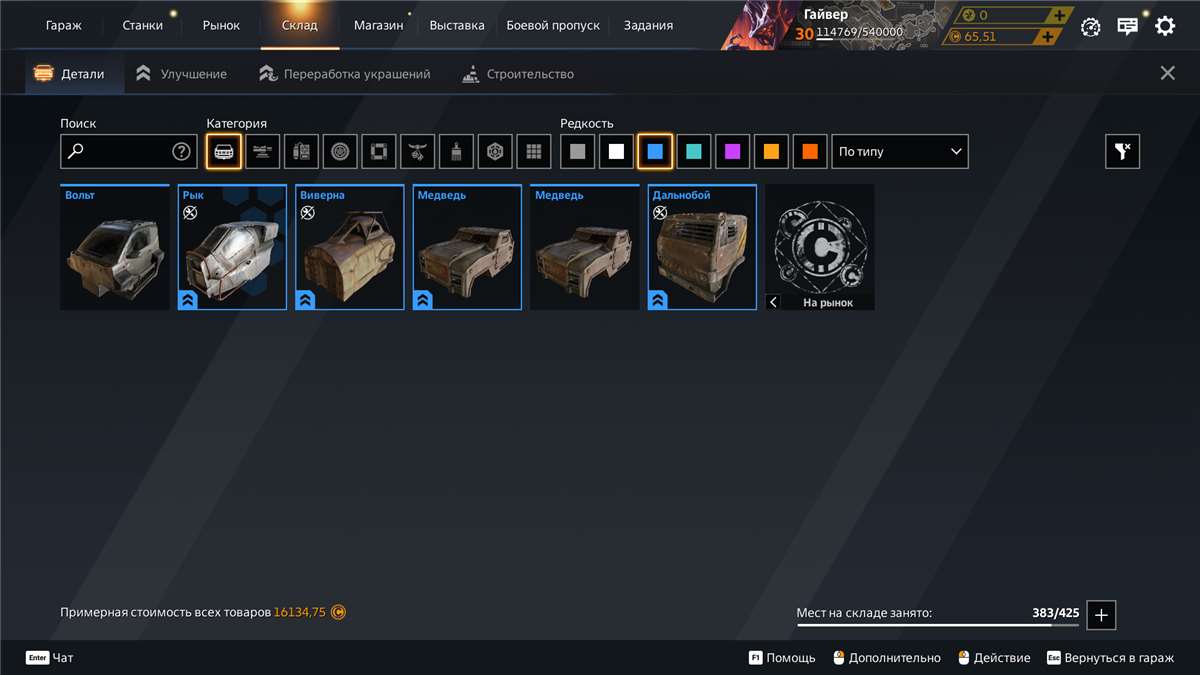Pick the Виверна cabin tile
The height and width of the screenshot is (675, 1200).
click(x=350, y=248)
